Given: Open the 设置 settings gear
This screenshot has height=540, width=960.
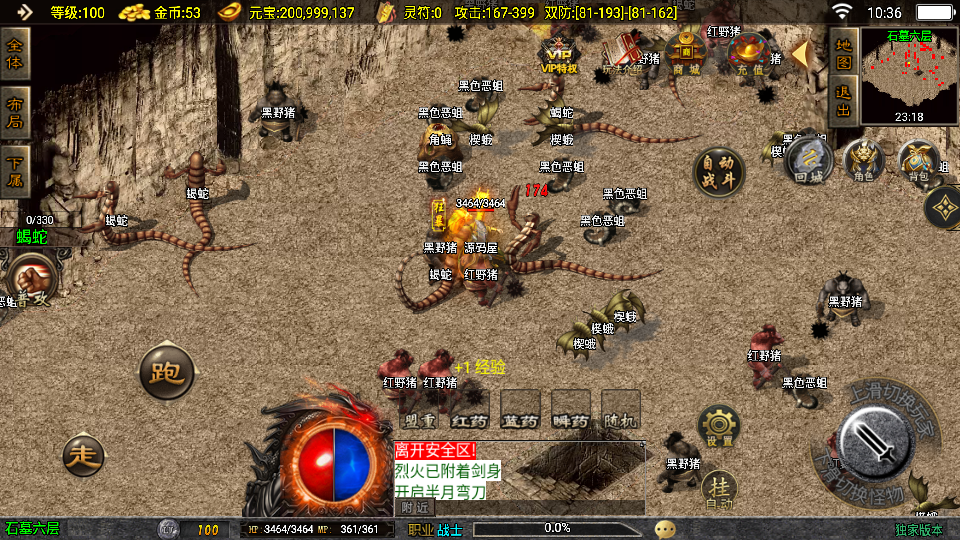Looking at the screenshot, I should (719, 426).
